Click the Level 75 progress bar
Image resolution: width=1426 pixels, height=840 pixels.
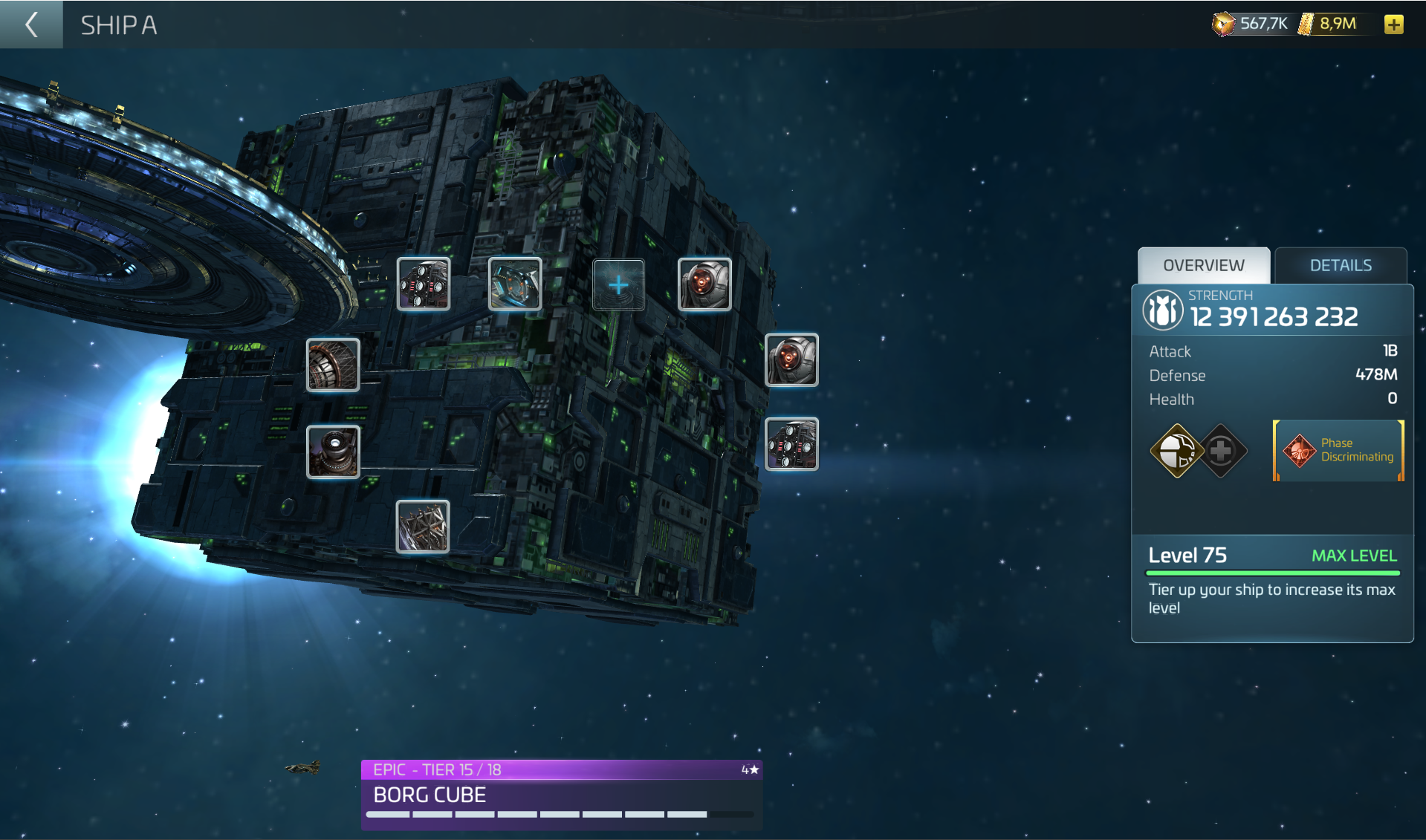click(x=1272, y=572)
